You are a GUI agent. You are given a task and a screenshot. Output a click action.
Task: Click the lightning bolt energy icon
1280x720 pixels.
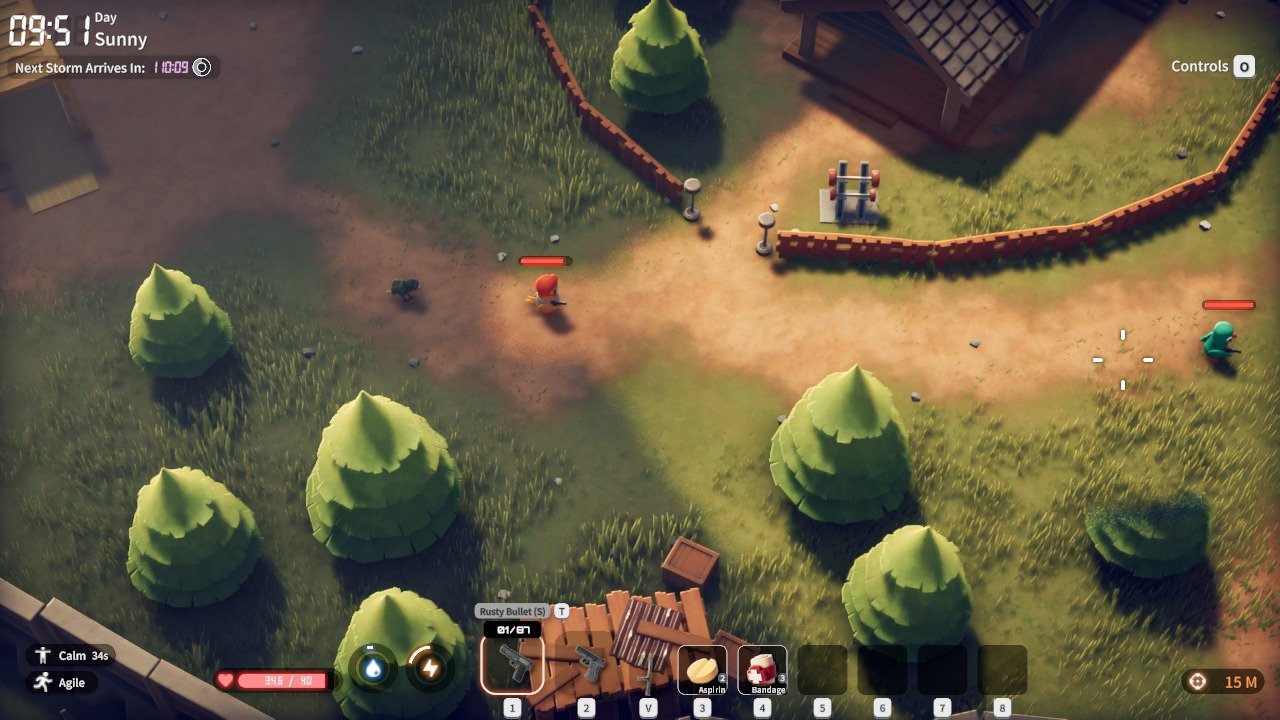pyautogui.click(x=430, y=669)
